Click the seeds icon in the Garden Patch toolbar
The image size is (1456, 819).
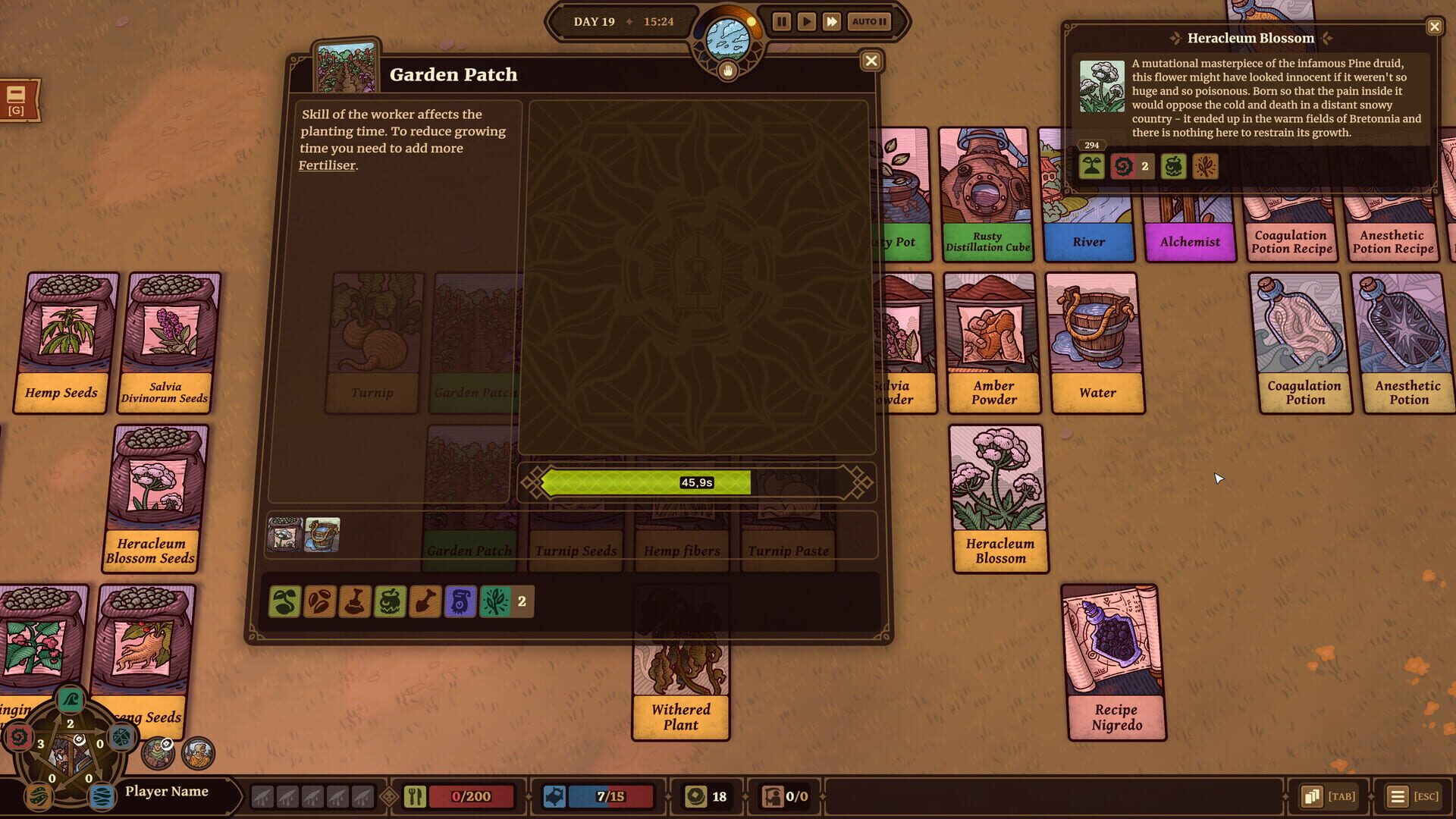[x=319, y=601]
